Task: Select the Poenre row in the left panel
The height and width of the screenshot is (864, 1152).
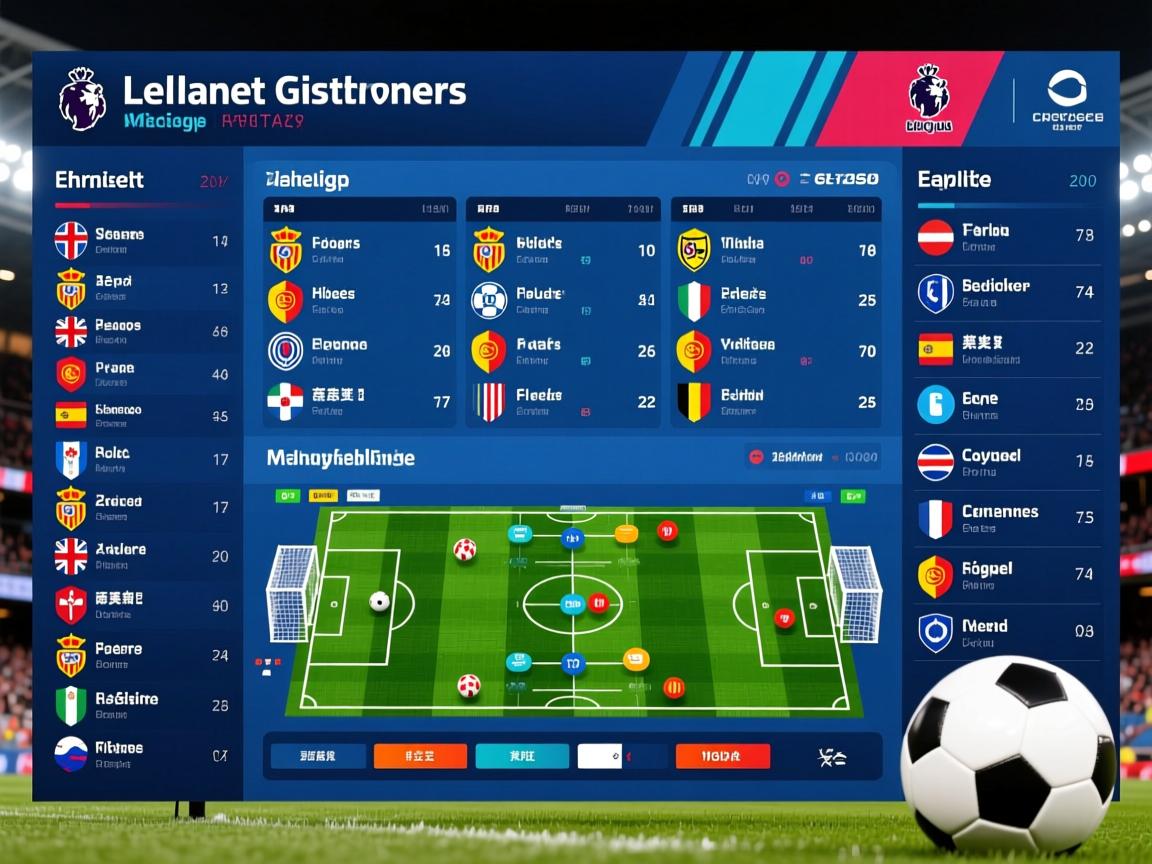Action: coord(140,655)
